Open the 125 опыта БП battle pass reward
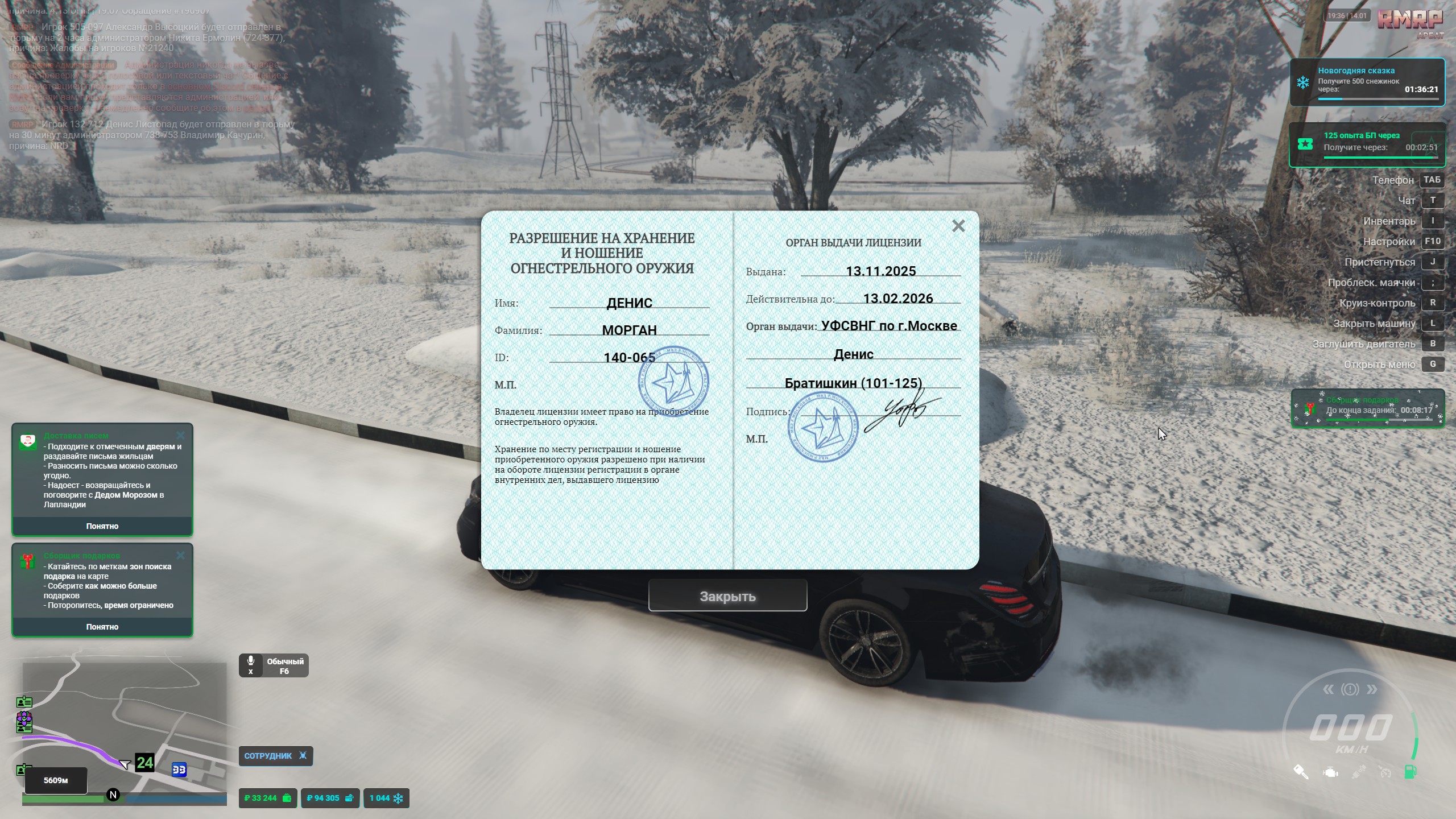 click(x=1367, y=144)
